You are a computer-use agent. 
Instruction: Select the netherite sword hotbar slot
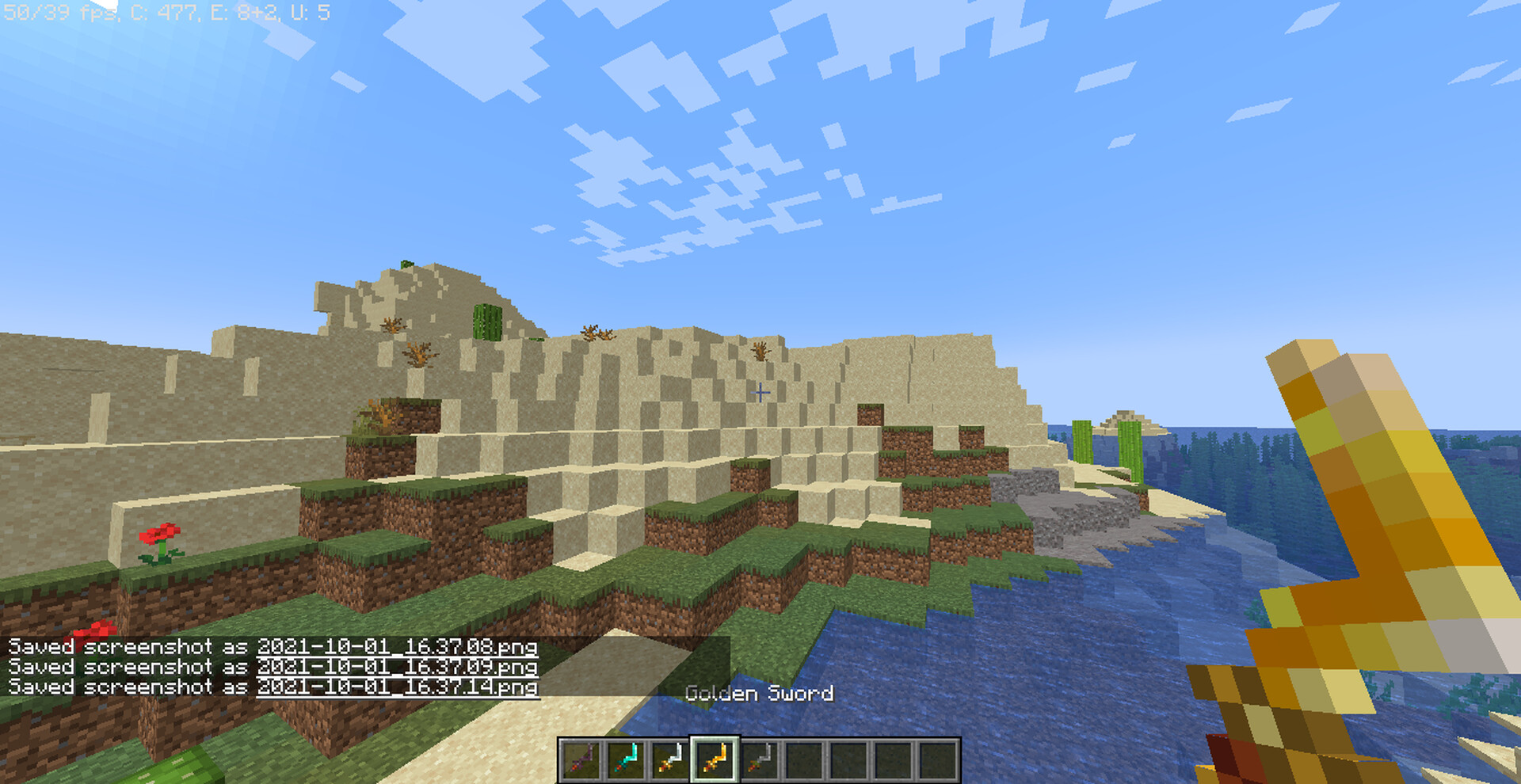581,759
